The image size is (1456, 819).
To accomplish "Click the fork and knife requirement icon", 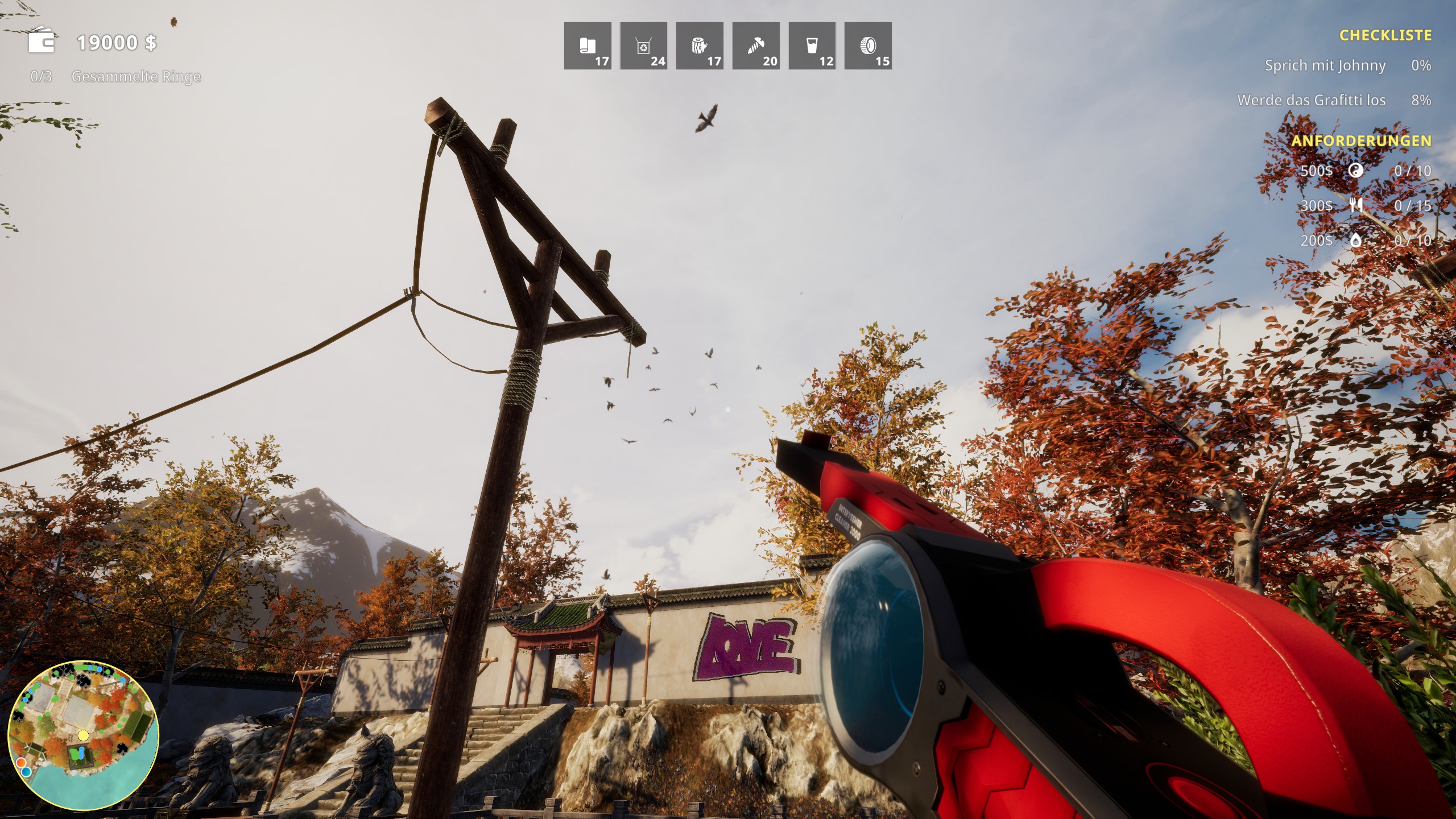I will [x=1356, y=205].
